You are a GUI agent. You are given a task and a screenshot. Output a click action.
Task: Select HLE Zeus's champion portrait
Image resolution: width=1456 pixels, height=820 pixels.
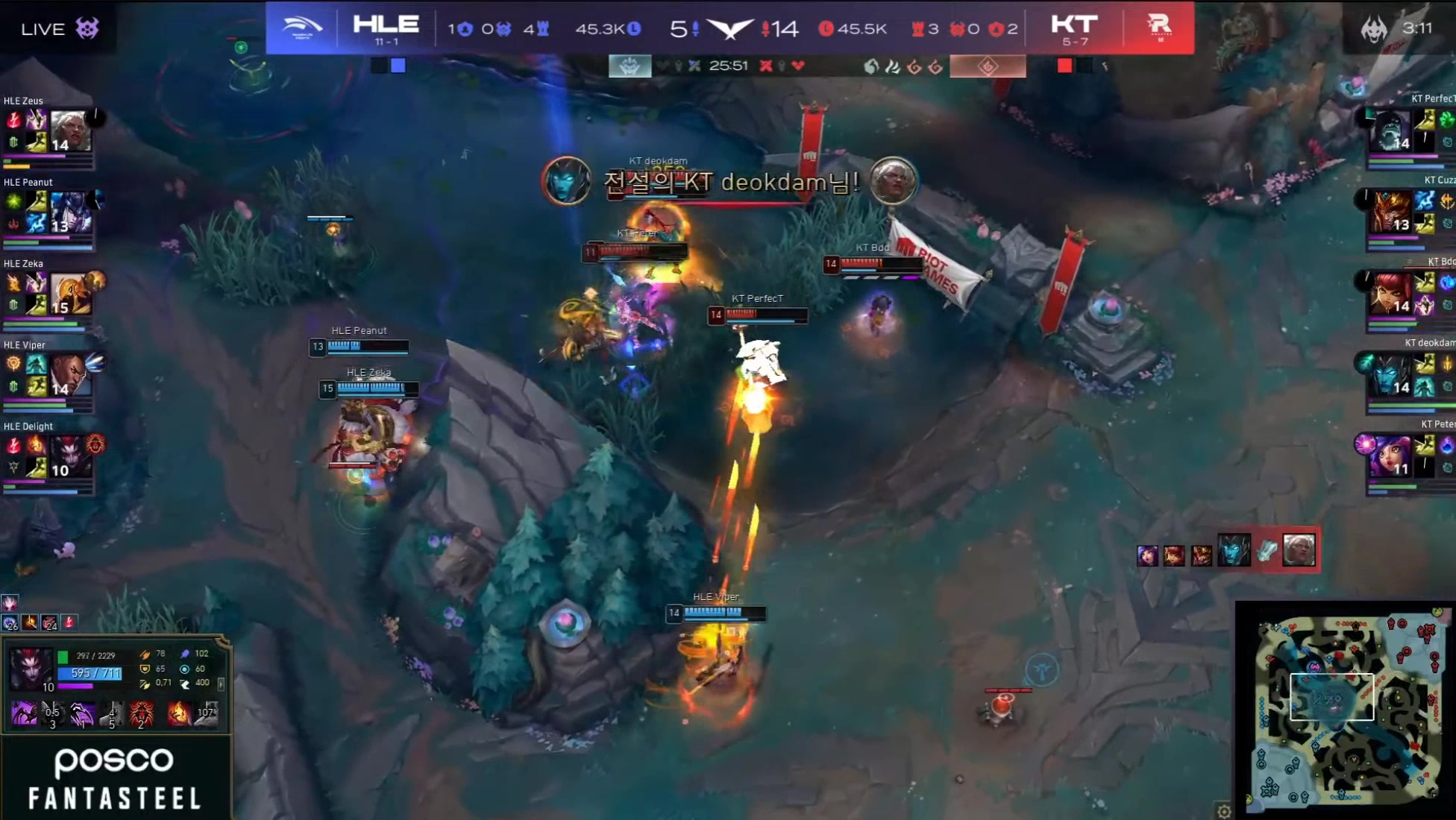click(70, 131)
